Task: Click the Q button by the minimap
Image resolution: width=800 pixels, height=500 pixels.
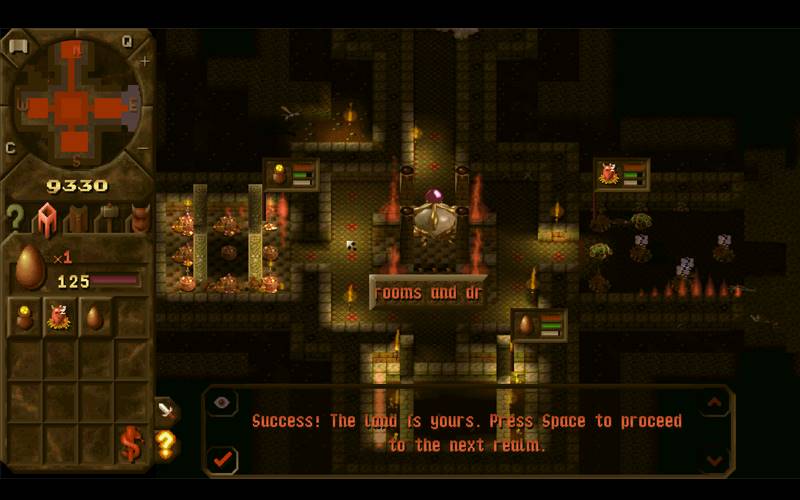Action: point(127,42)
